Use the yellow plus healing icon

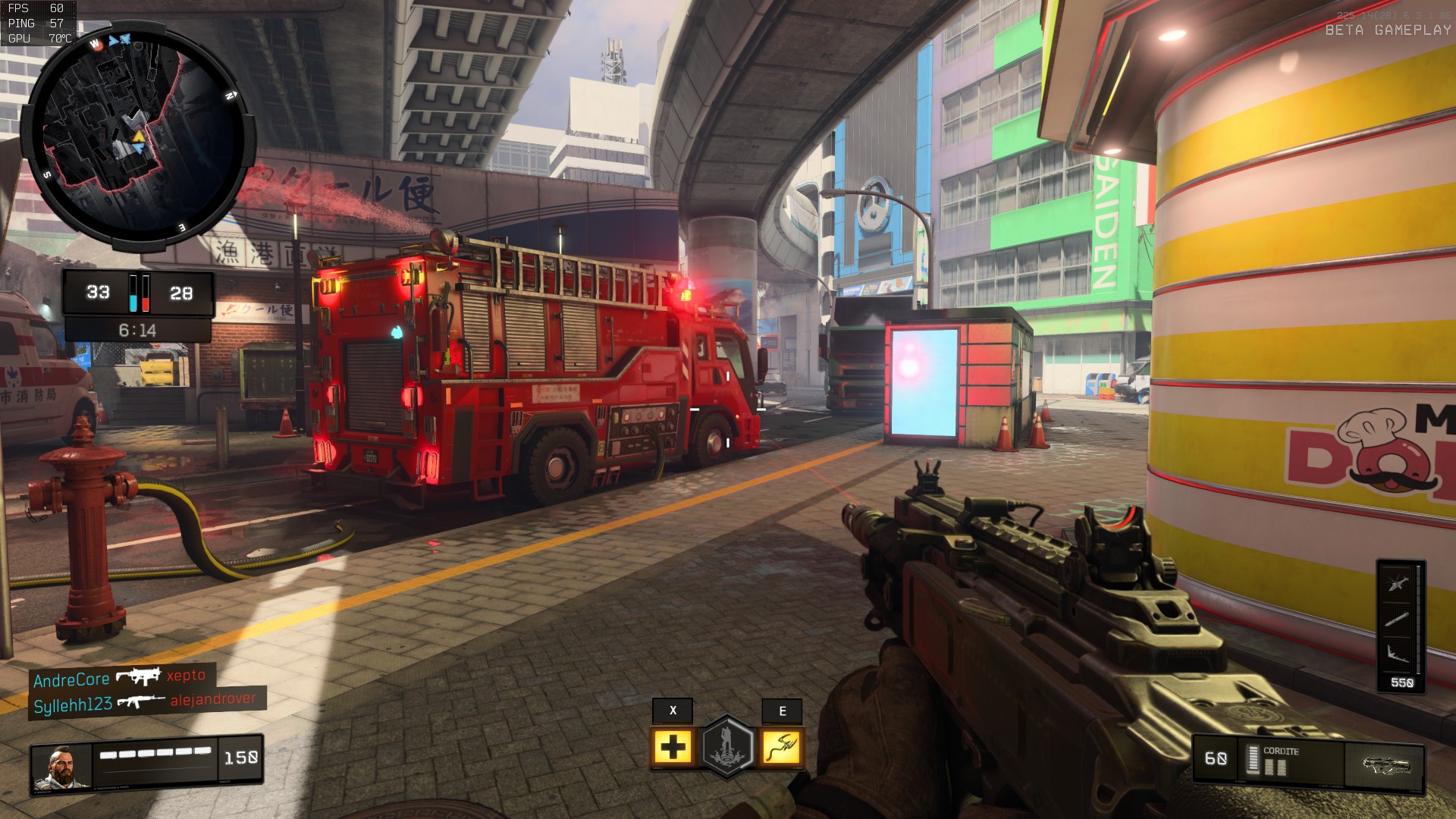(672, 748)
